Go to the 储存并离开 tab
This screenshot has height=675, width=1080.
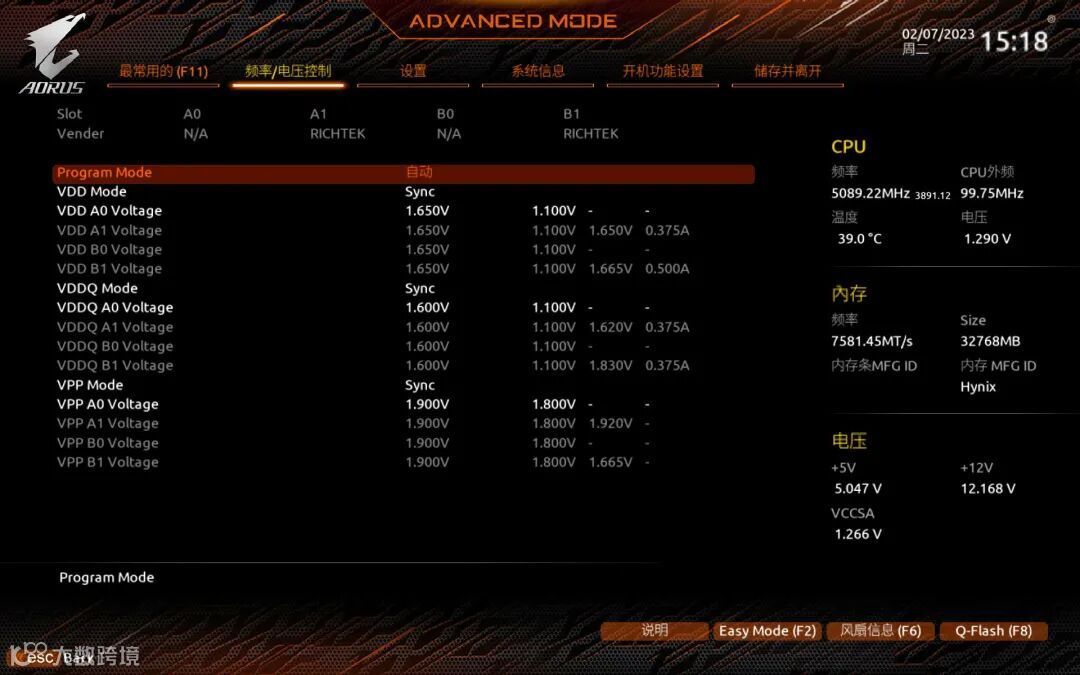point(788,71)
